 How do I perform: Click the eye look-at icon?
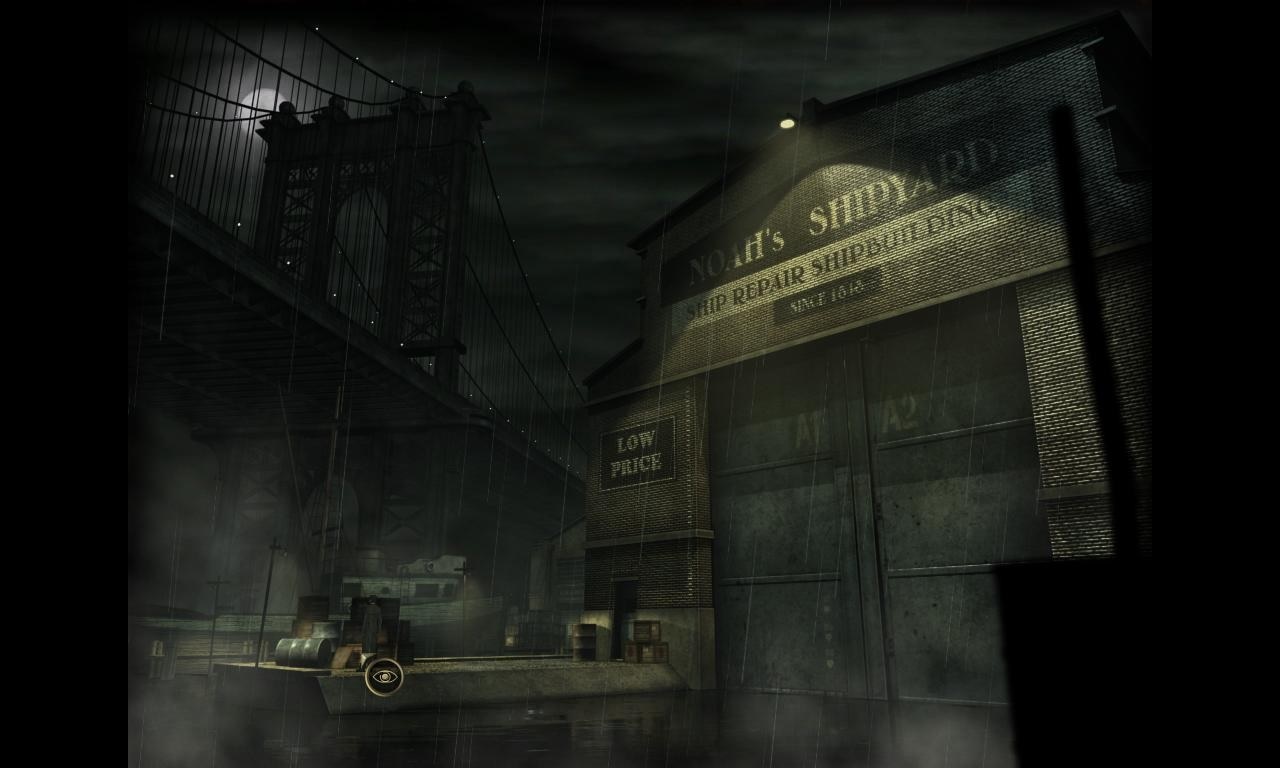[x=383, y=677]
